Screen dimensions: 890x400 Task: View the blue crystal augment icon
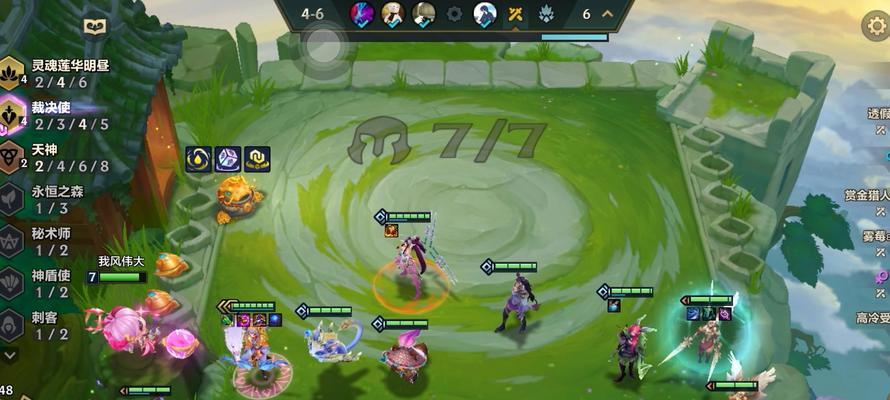228,159
